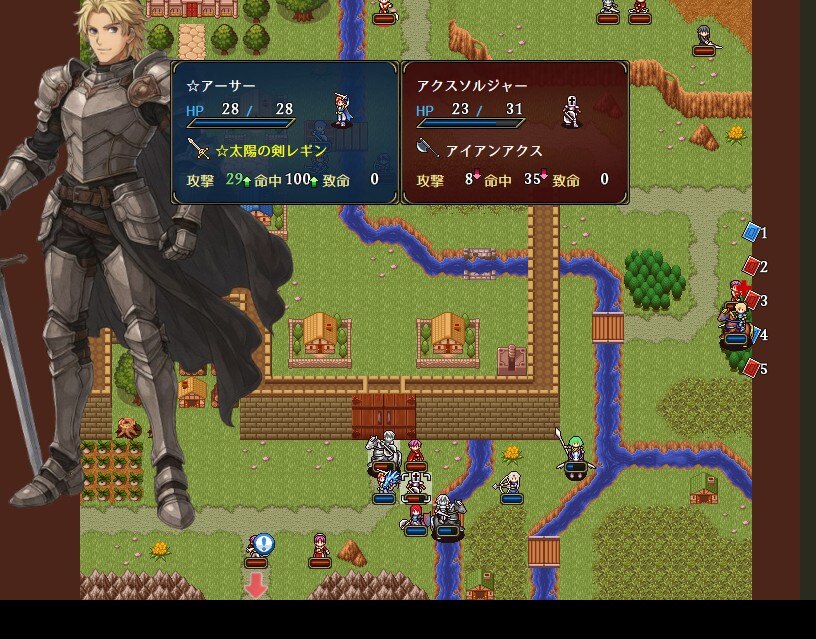Click the blue exclamation bubble above the unit

click(x=264, y=543)
